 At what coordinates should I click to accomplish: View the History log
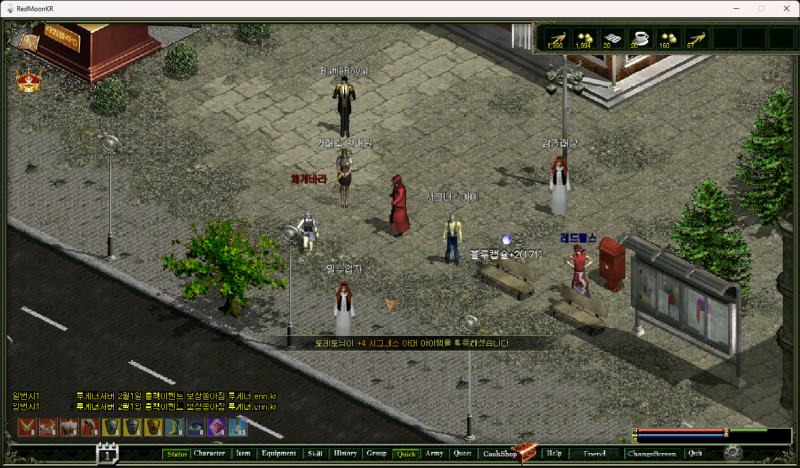[x=345, y=453]
